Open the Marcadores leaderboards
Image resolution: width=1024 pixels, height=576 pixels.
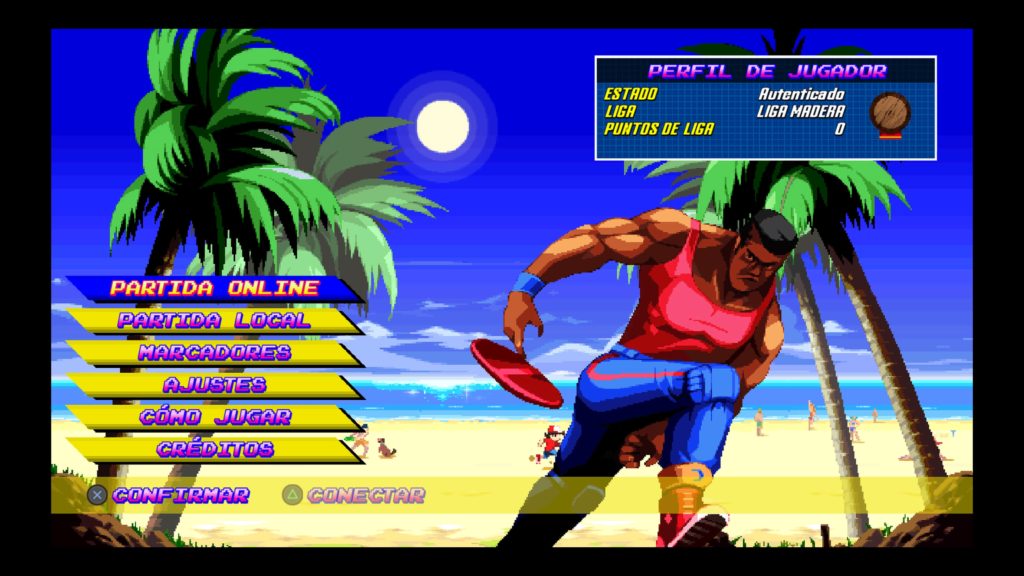[x=214, y=353]
